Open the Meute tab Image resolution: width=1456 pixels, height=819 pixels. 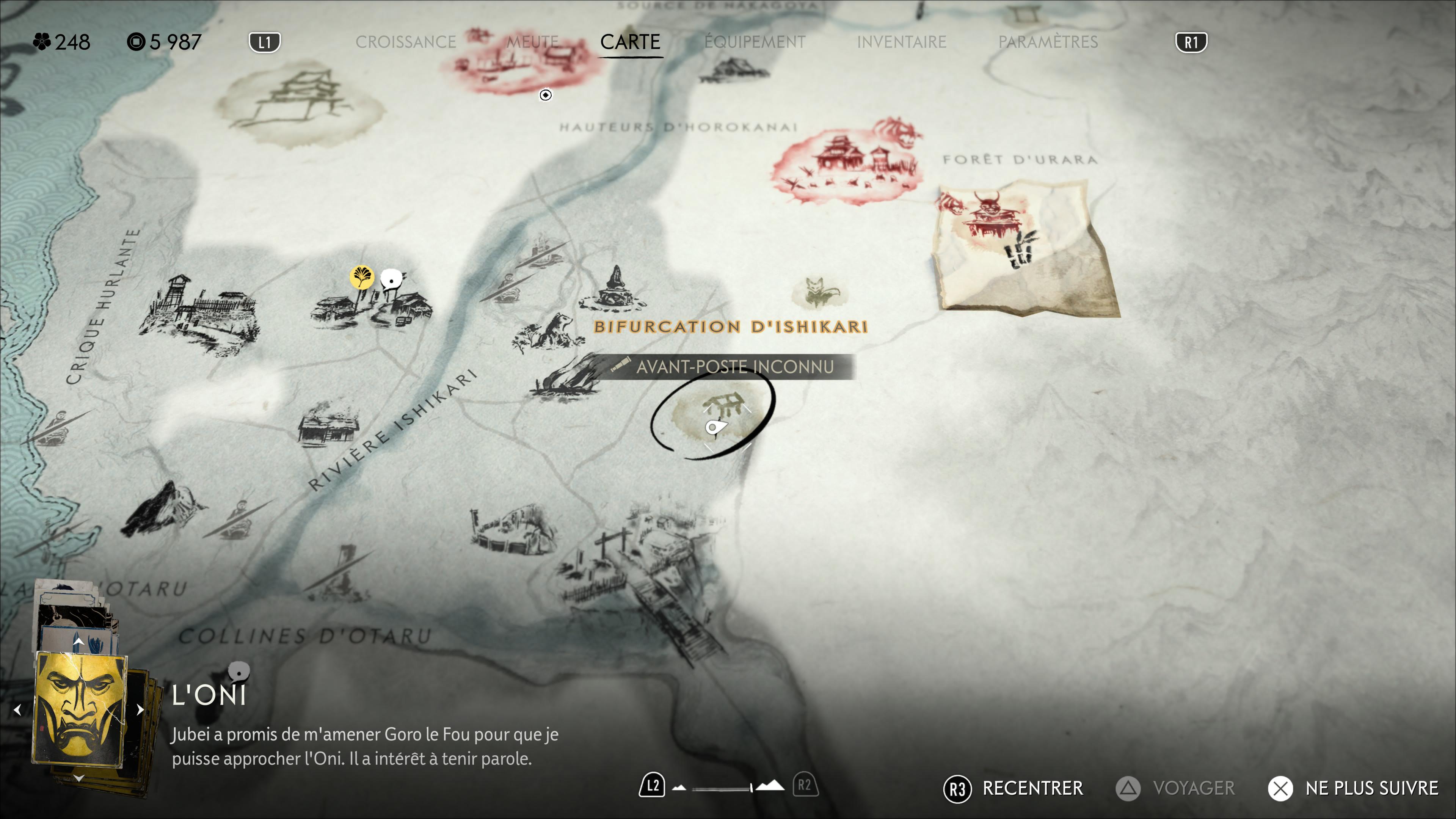coord(532,42)
